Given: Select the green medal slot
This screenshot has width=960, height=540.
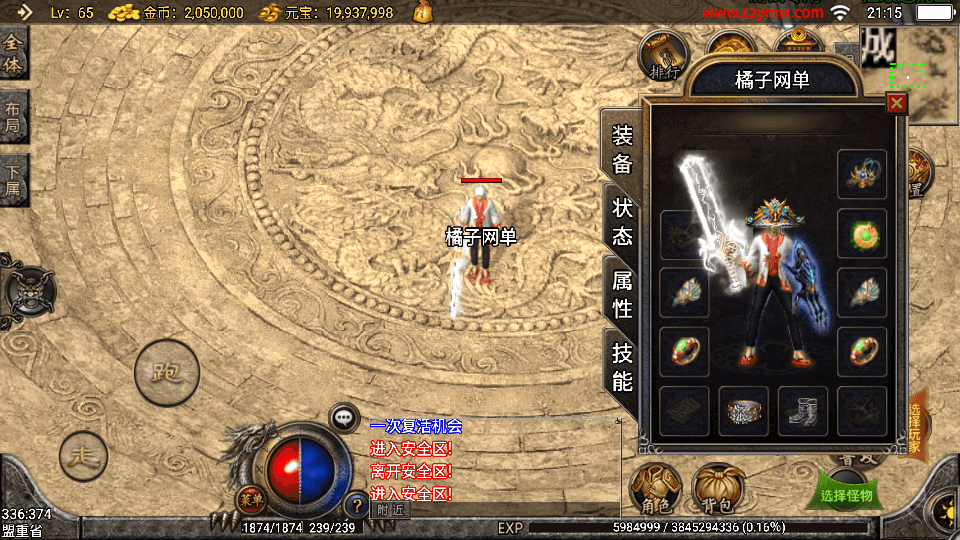Looking at the screenshot, I should (862, 233).
